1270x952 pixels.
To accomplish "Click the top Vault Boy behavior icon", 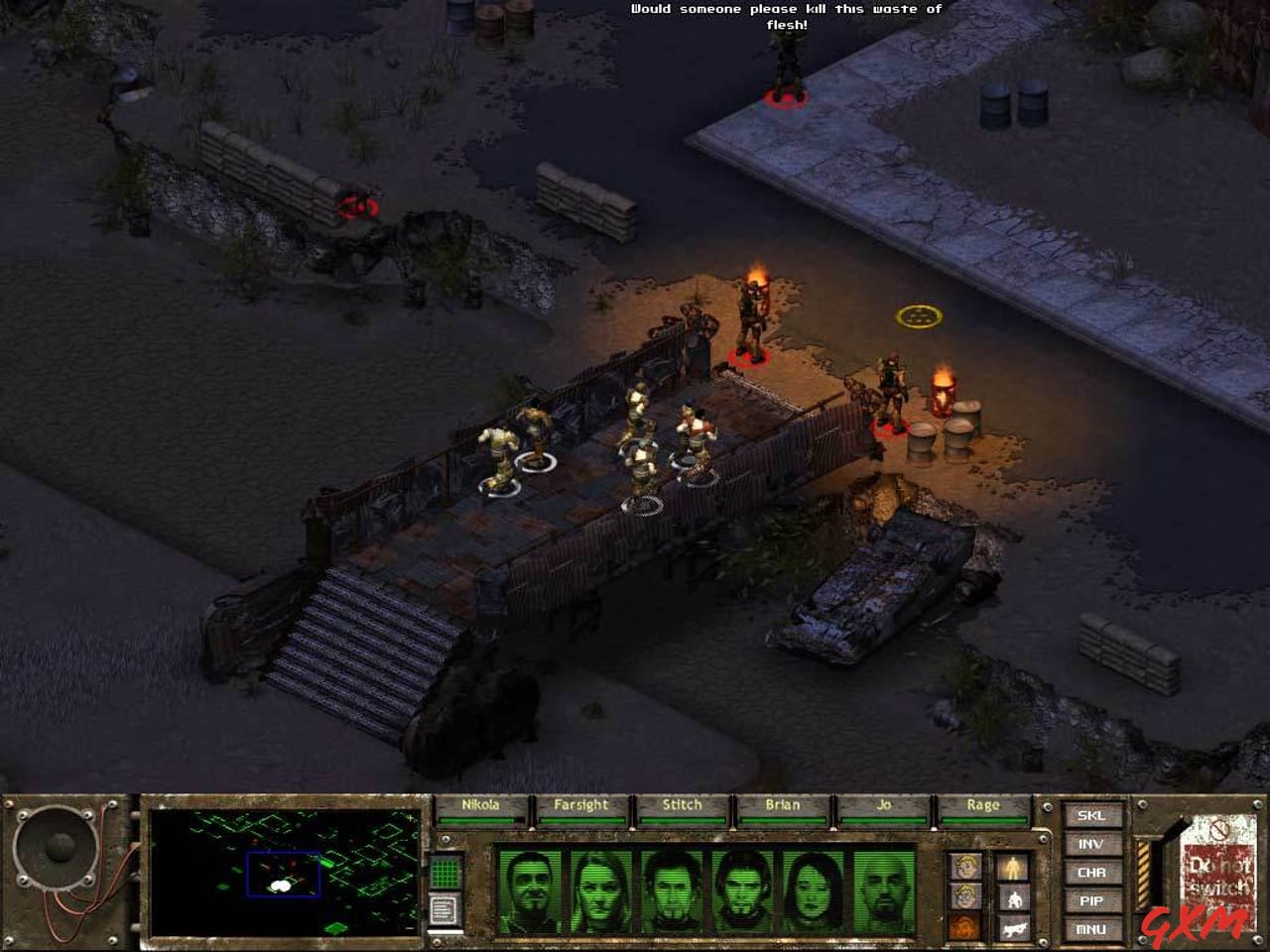I will click(x=966, y=866).
